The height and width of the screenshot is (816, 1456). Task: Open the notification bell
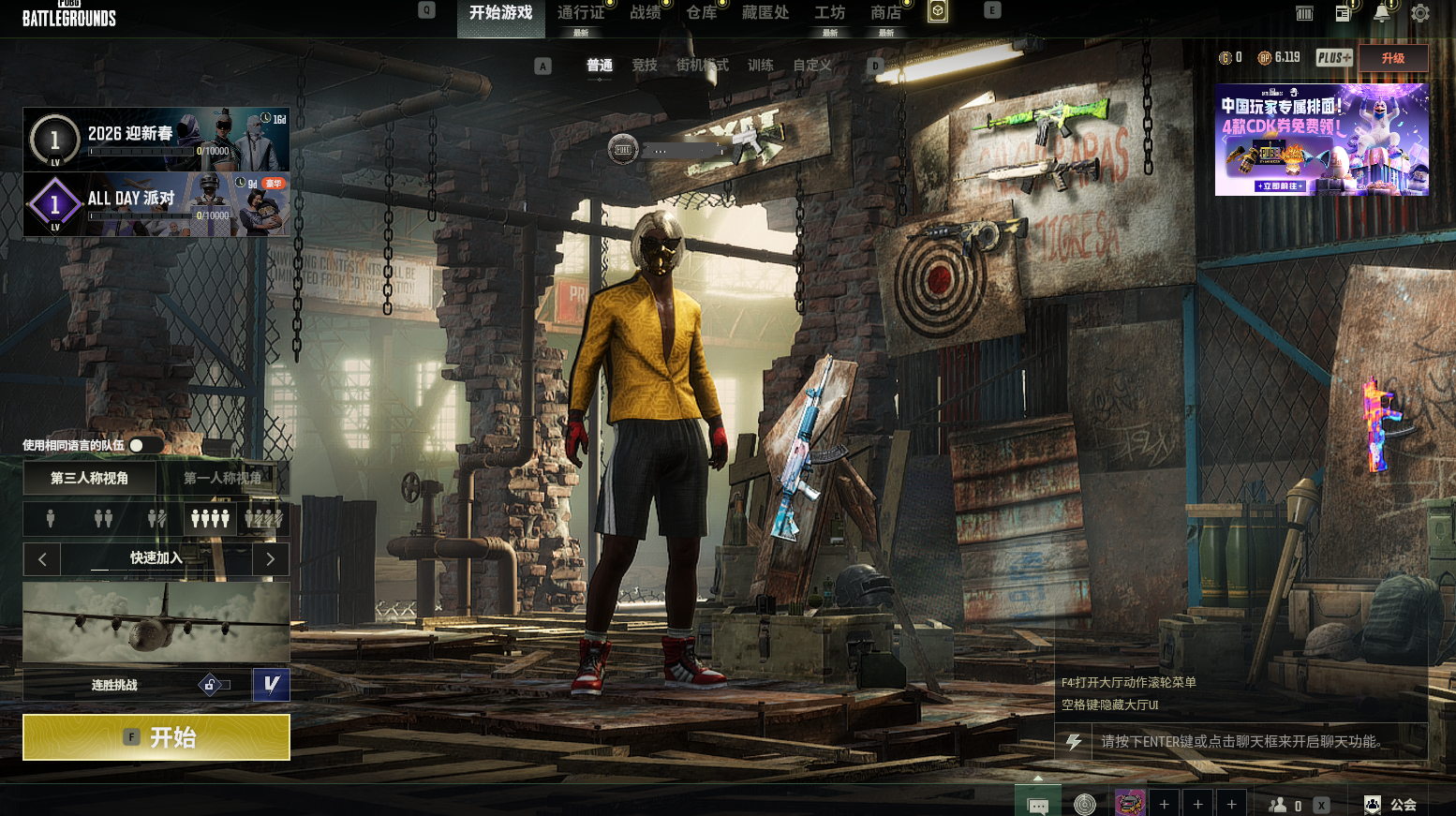point(1381,13)
